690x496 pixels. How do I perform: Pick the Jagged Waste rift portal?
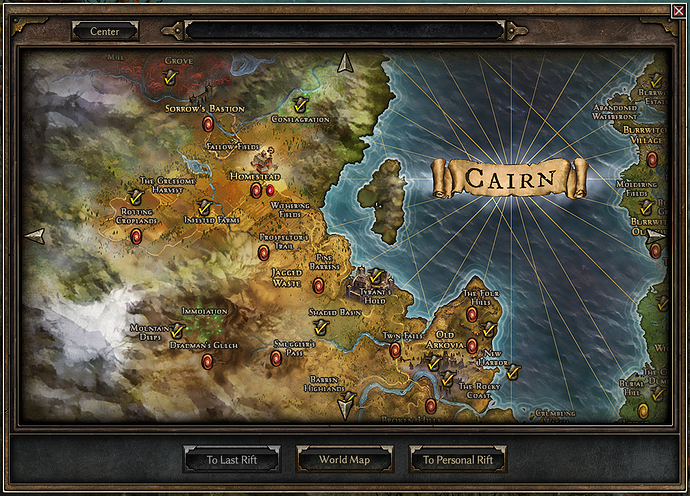318,286
